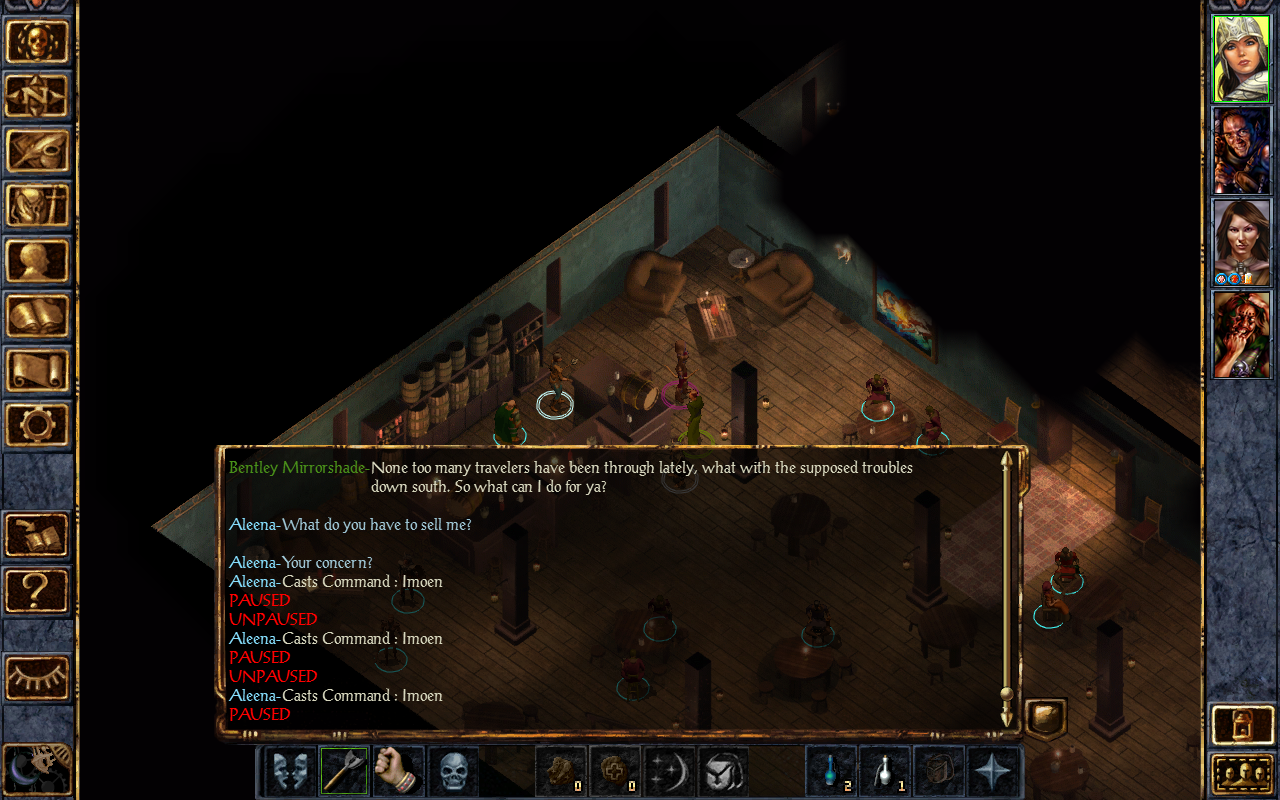Activate the twin masks action button
The width and height of the screenshot is (1280, 800).
tap(291, 771)
